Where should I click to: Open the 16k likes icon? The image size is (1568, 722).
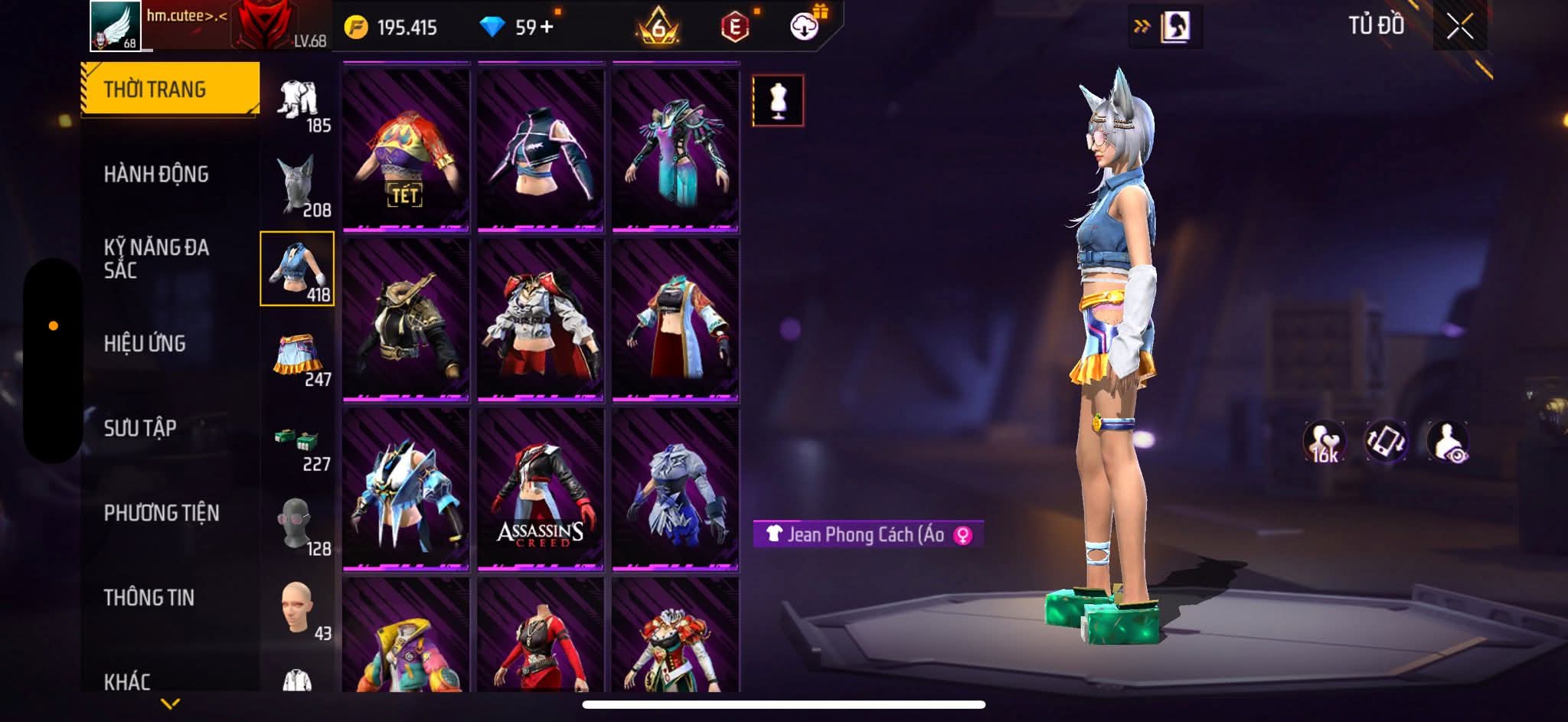coord(1324,442)
